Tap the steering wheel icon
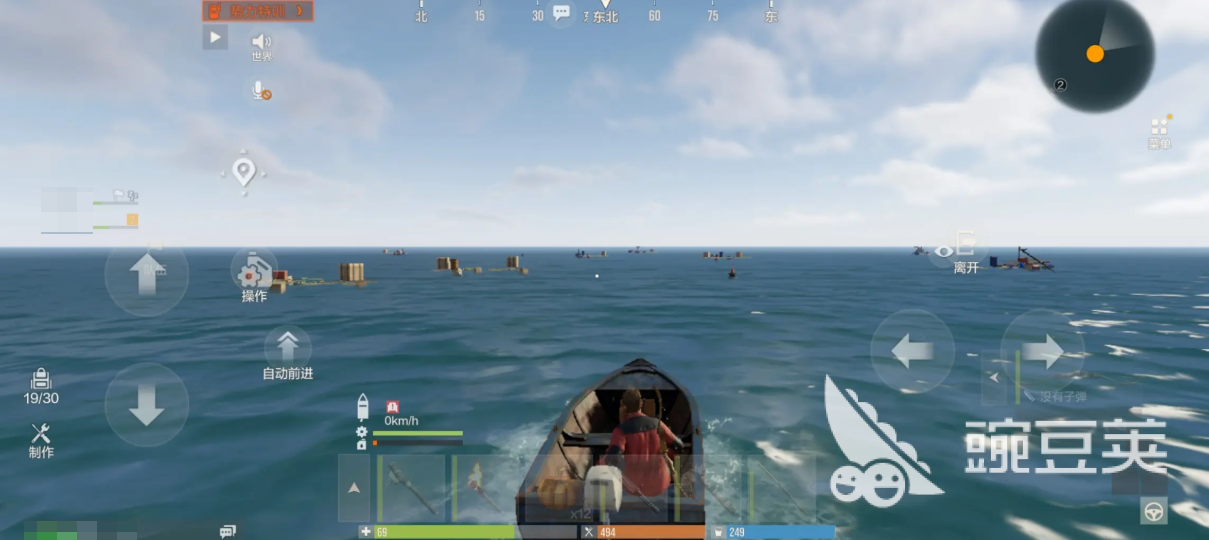1209x540 pixels. point(1154,511)
